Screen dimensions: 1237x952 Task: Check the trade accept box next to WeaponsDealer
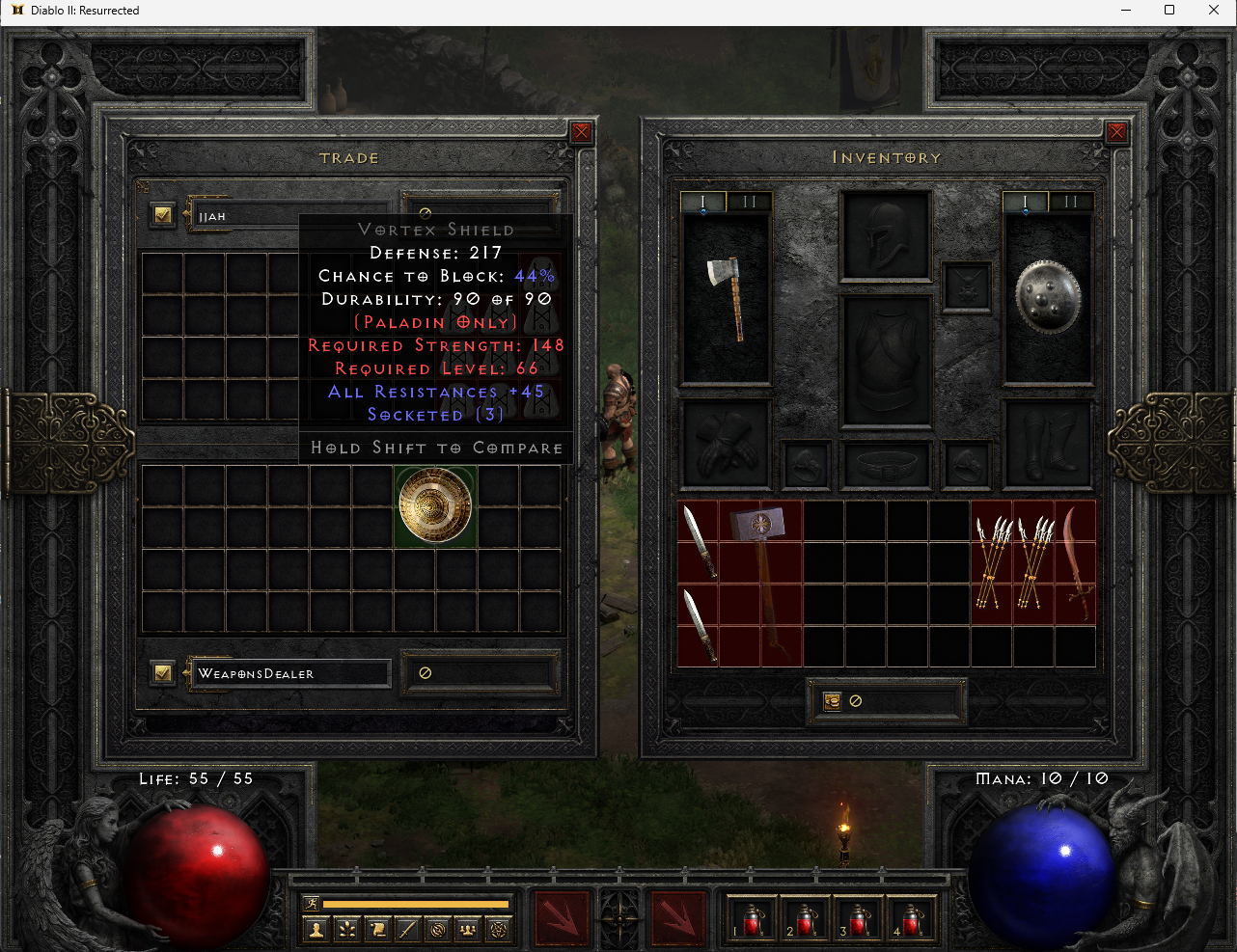tap(162, 672)
